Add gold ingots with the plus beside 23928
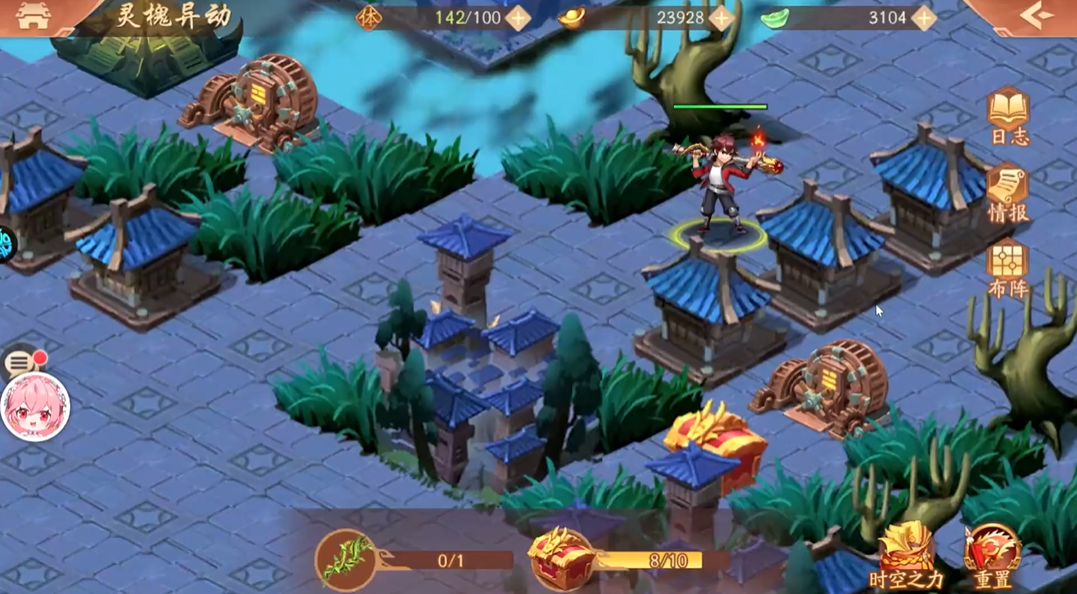1077x594 pixels. click(721, 18)
